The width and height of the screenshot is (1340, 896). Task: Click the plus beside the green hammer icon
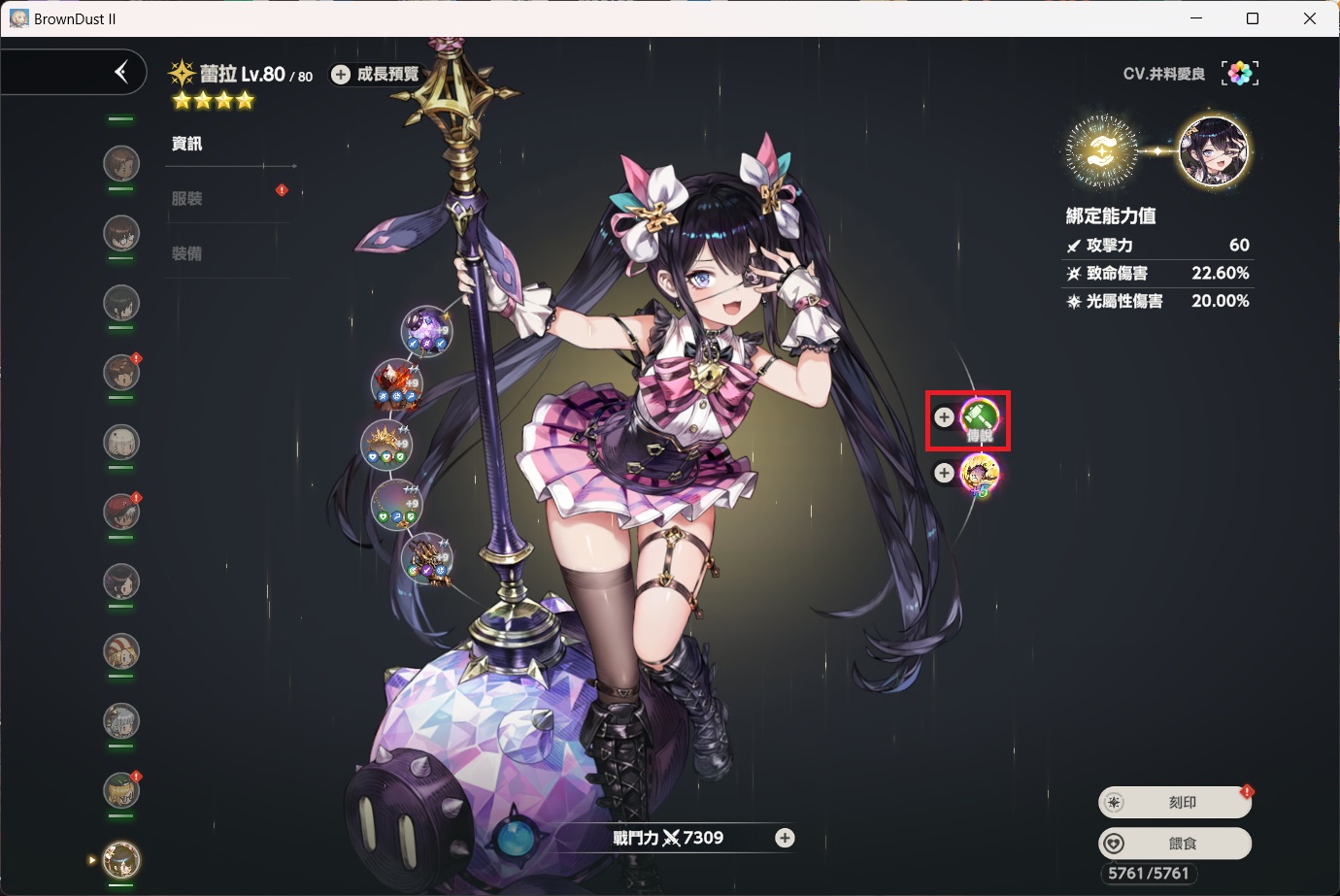(x=944, y=417)
